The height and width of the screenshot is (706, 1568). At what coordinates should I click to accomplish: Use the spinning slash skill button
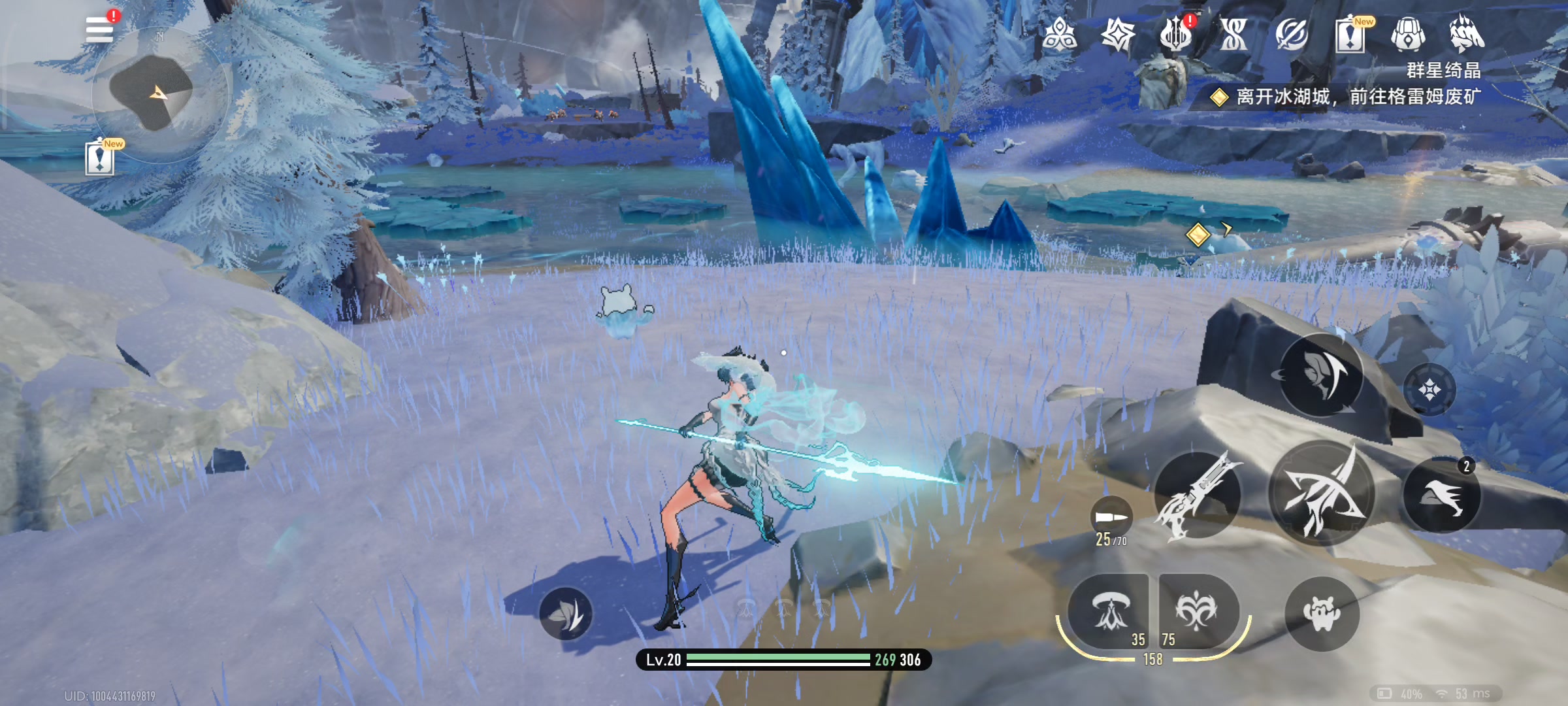pyautogui.click(x=1321, y=375)
